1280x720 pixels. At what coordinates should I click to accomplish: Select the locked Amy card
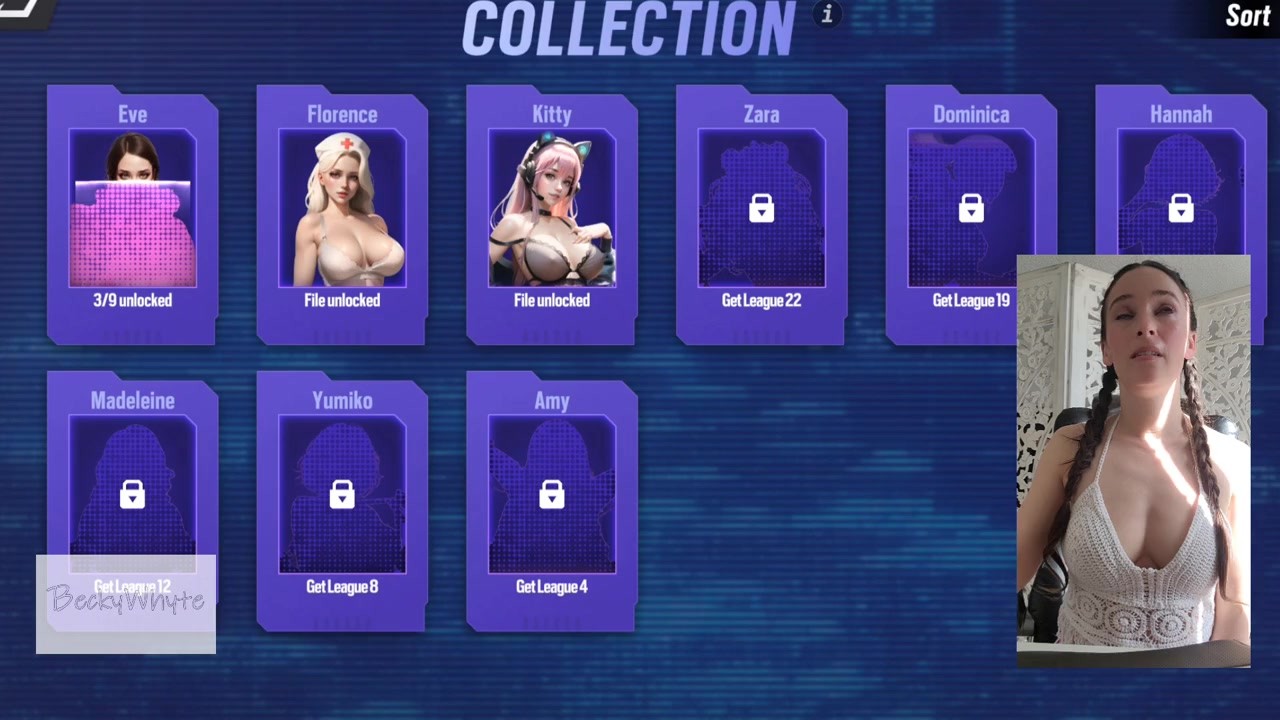[552, 500]
